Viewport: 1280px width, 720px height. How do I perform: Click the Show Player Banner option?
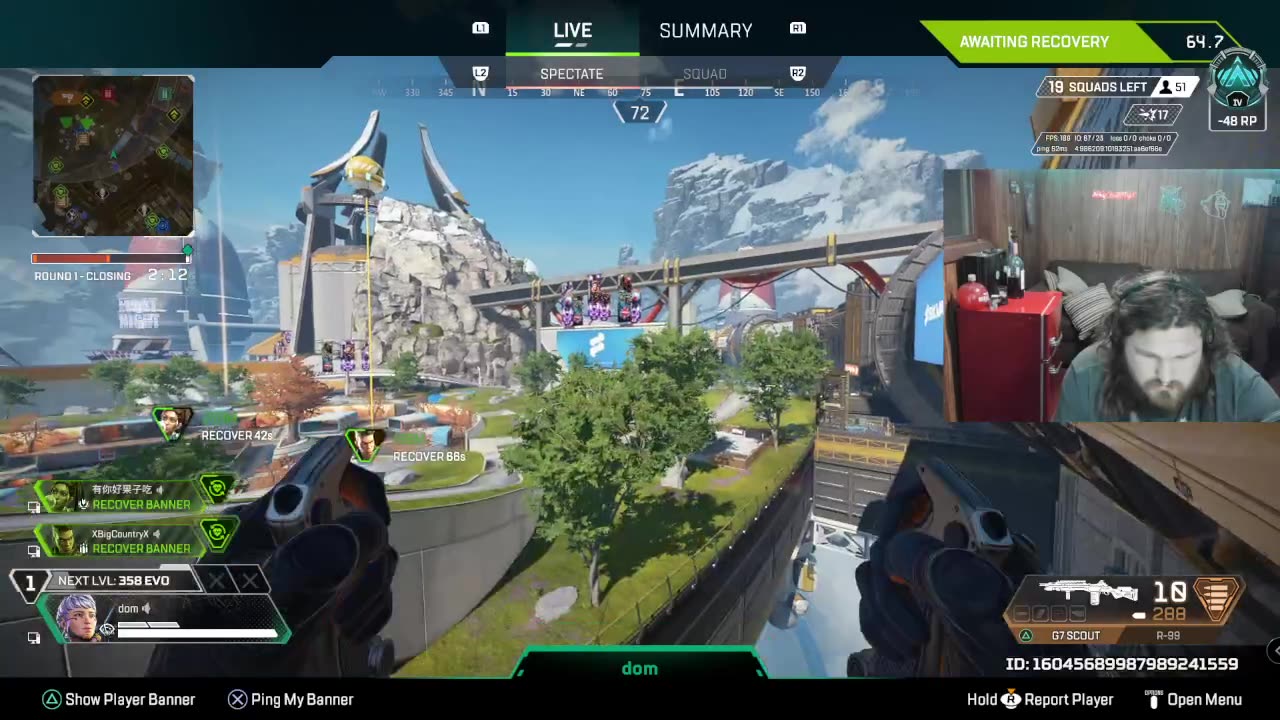click(x=119, y=699)
